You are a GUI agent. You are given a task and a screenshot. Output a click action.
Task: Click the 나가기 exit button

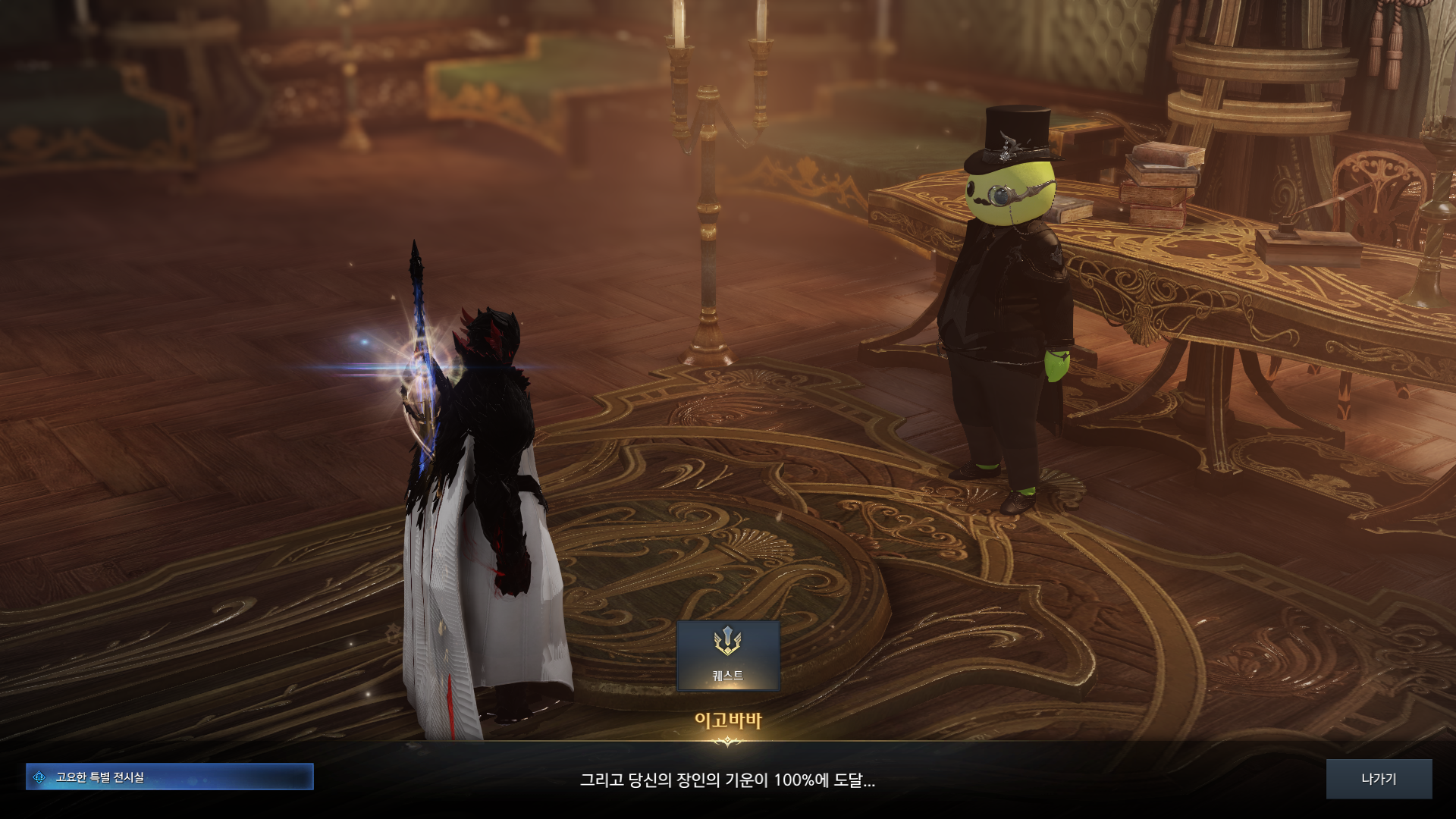coord(1378,779)
